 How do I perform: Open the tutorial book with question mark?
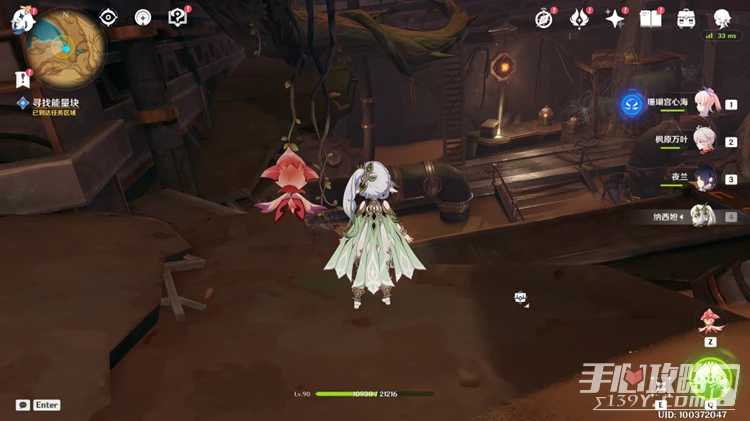point(178,17)
